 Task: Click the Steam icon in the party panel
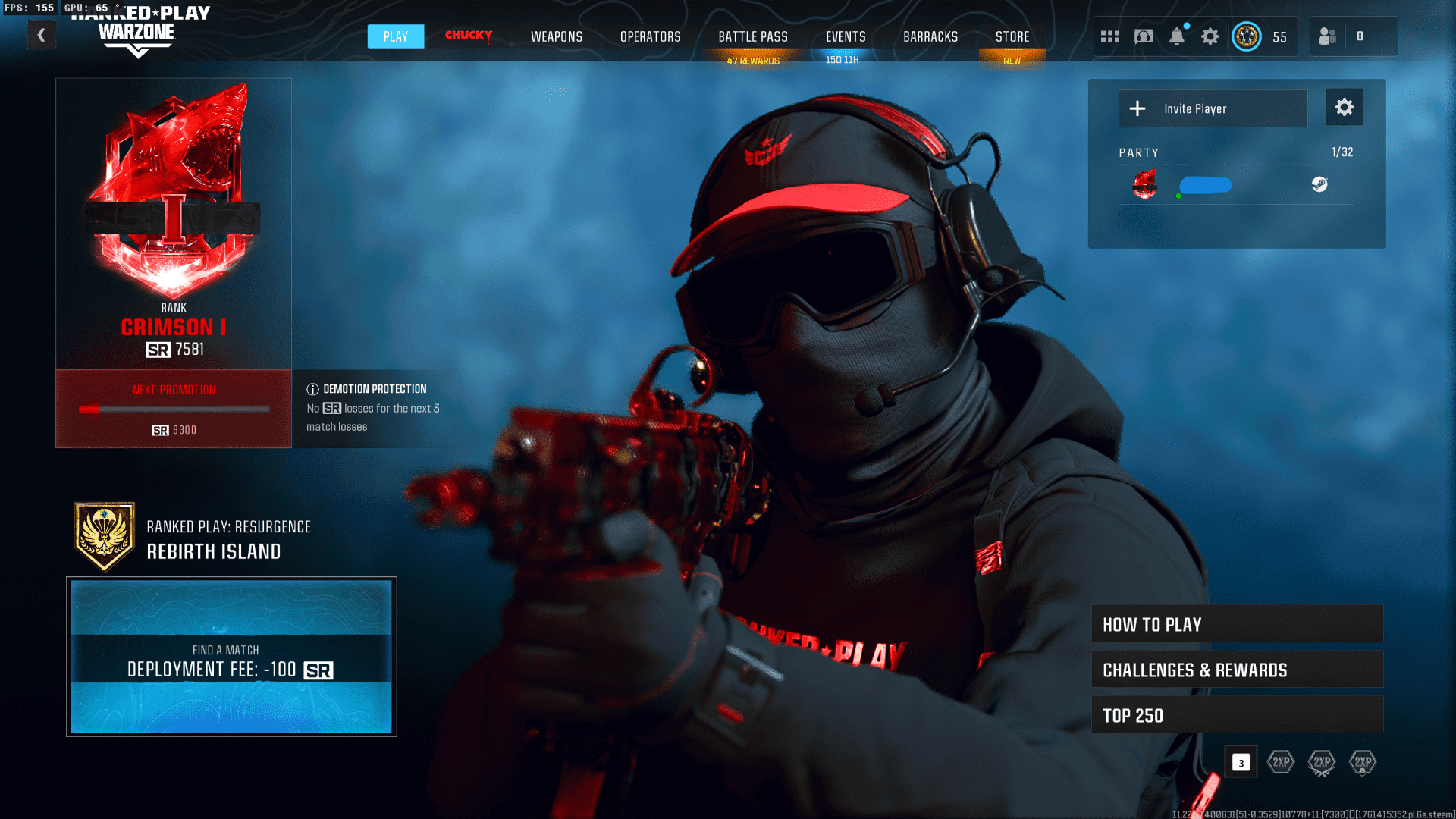[1319, 184]
